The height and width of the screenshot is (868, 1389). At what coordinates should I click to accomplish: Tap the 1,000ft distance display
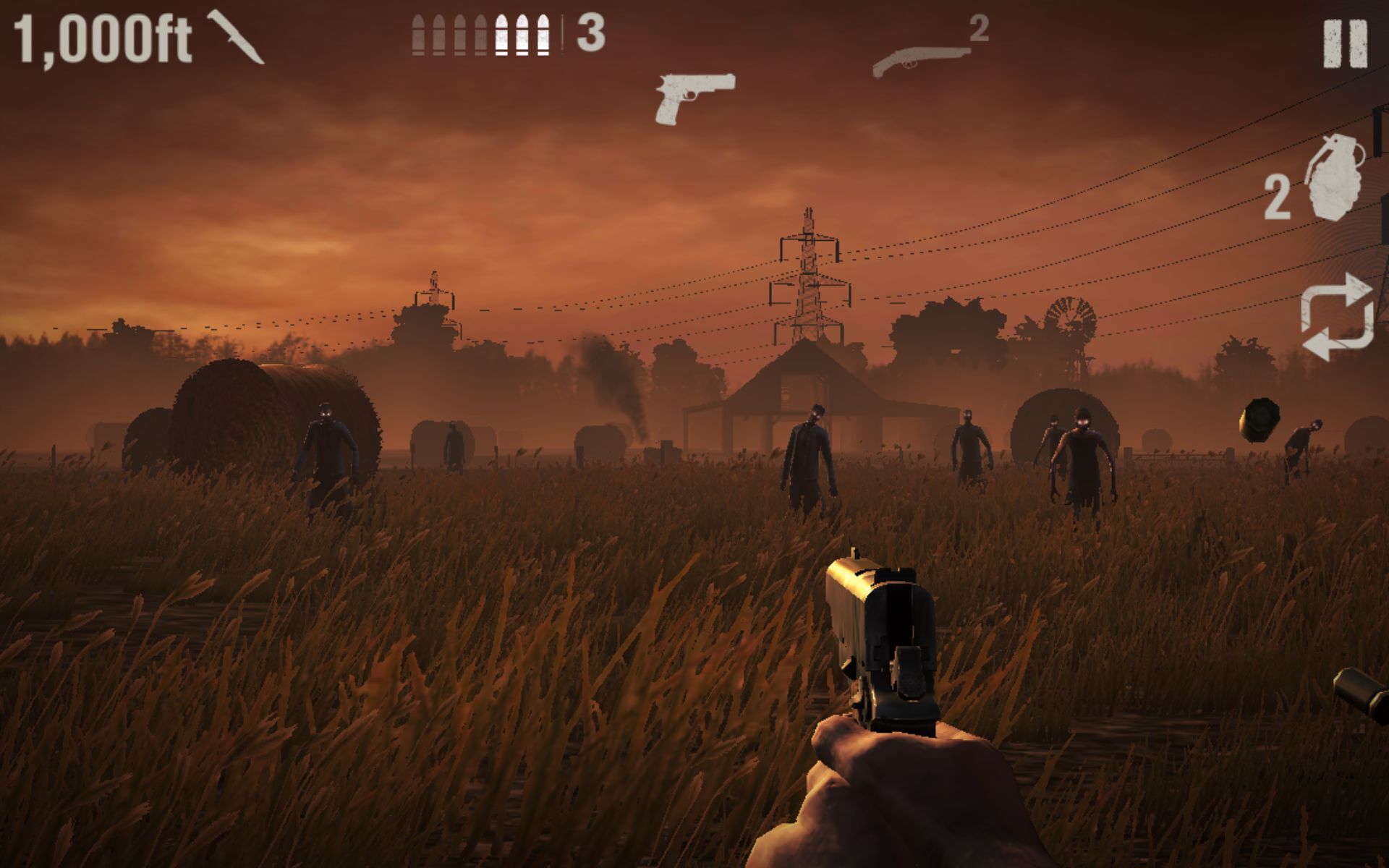[101, 36]
